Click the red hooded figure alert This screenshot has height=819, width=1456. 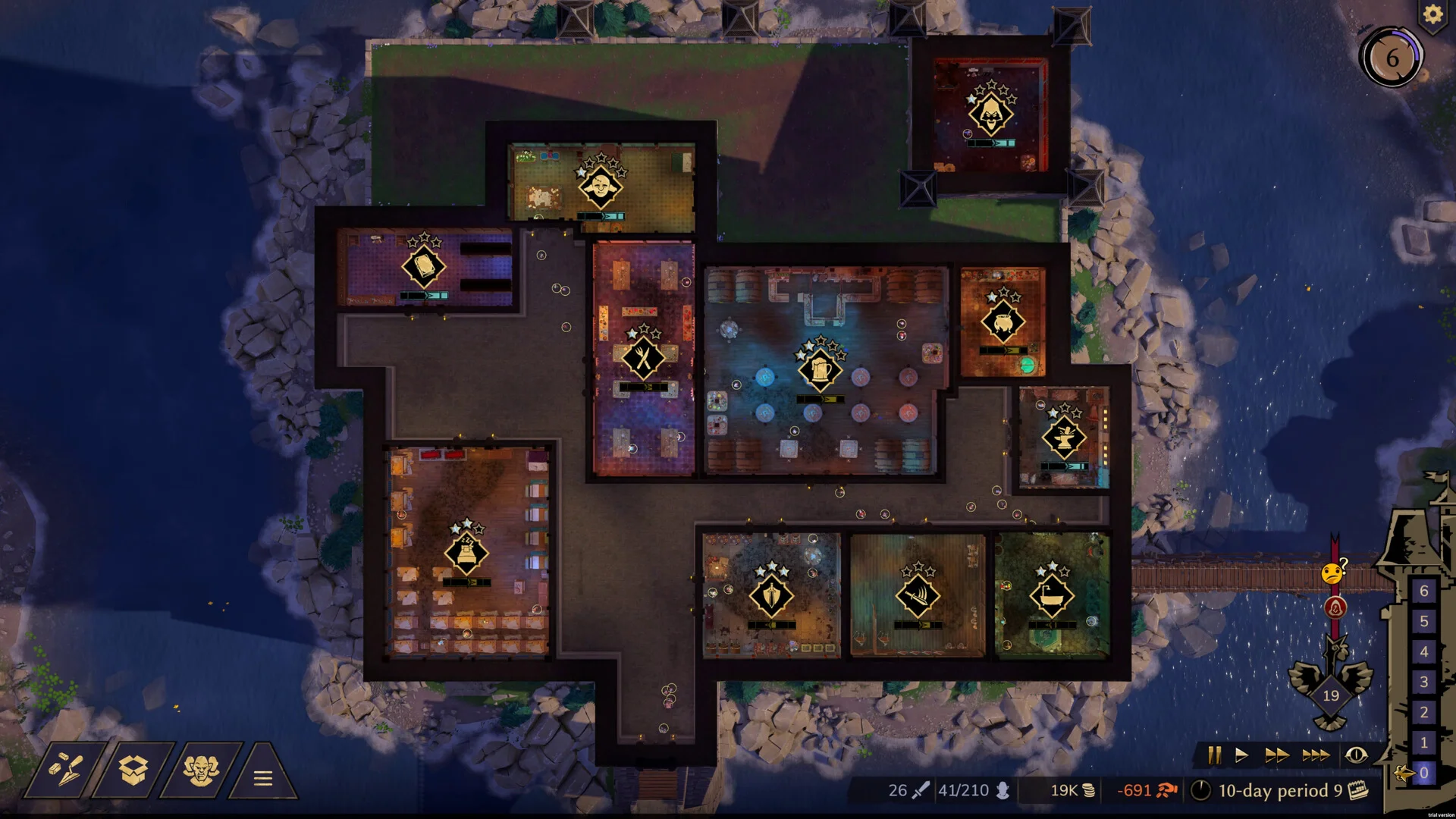[x=1335, y=607]
